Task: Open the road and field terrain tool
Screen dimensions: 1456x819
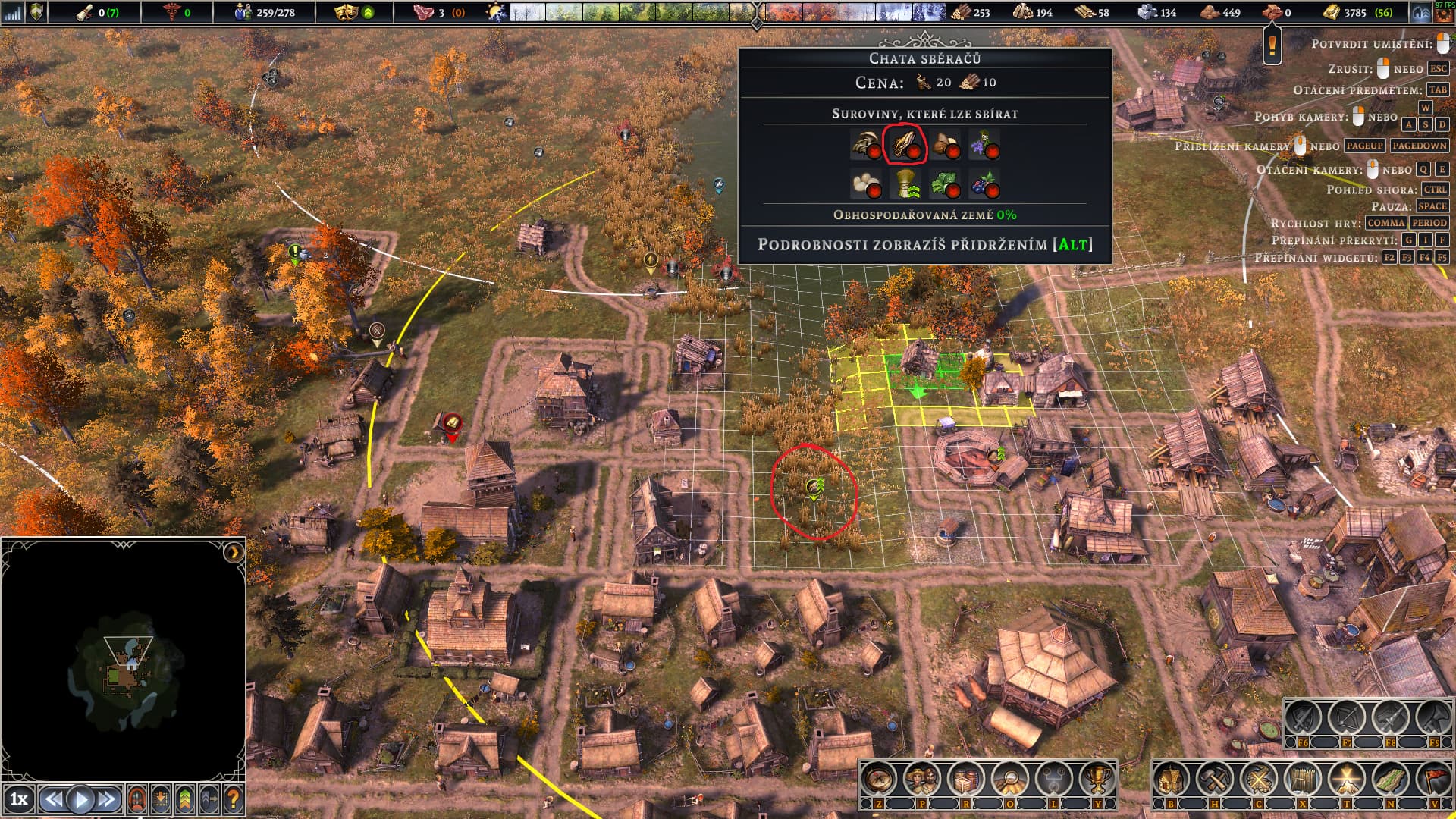Action: (1391, 779)
